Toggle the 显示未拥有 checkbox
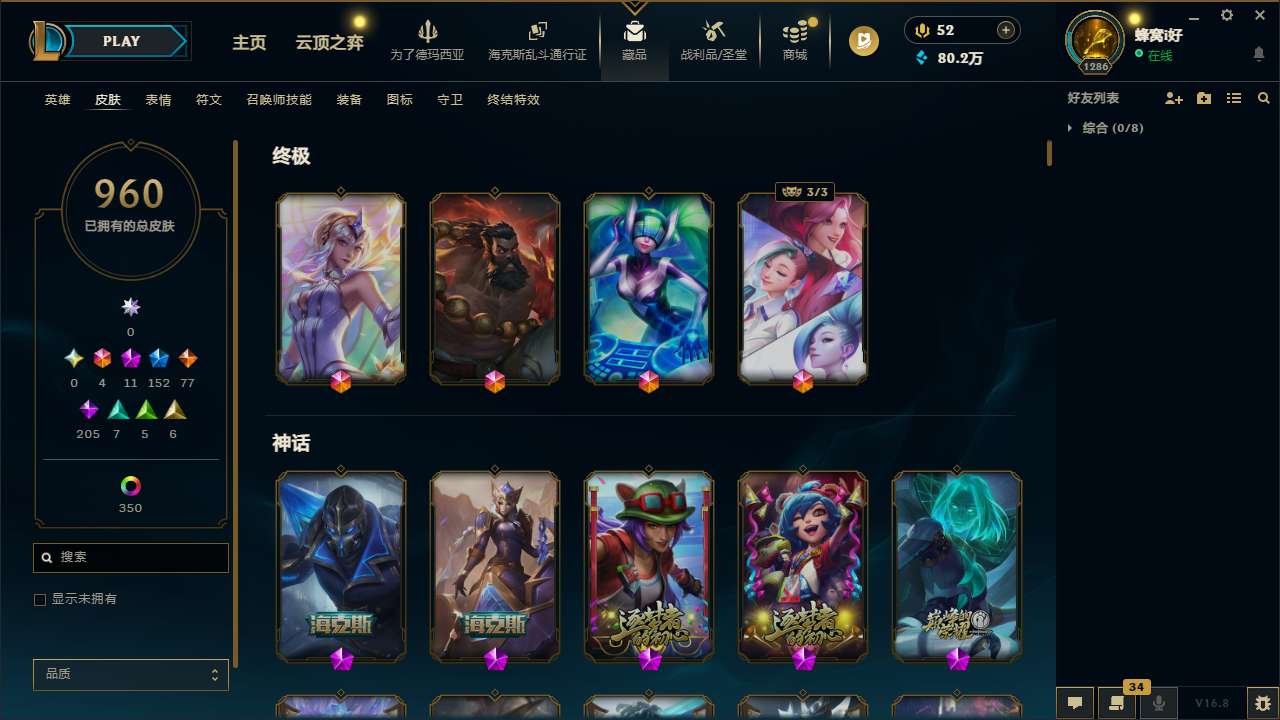The image size is (1280, 720). coord(40,599)
